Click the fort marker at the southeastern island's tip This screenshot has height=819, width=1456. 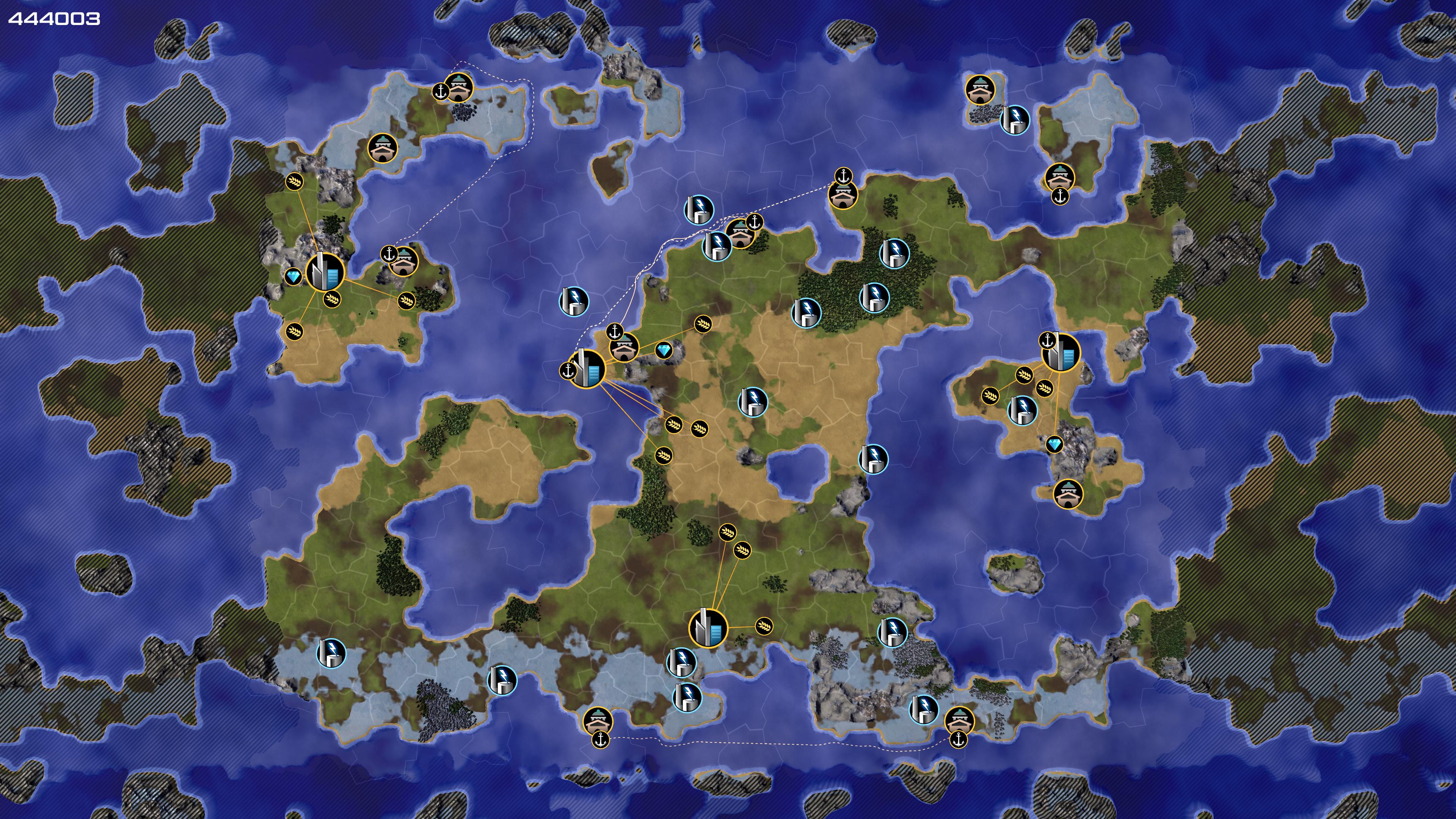pyautogui.click(x=1068, y=493)
